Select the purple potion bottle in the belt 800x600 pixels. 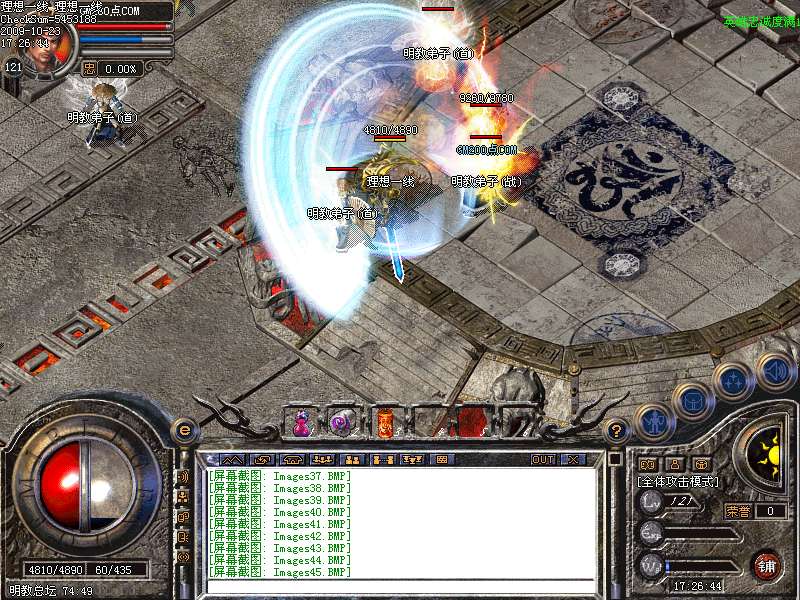pyautogui.click(x=300, y=423)
